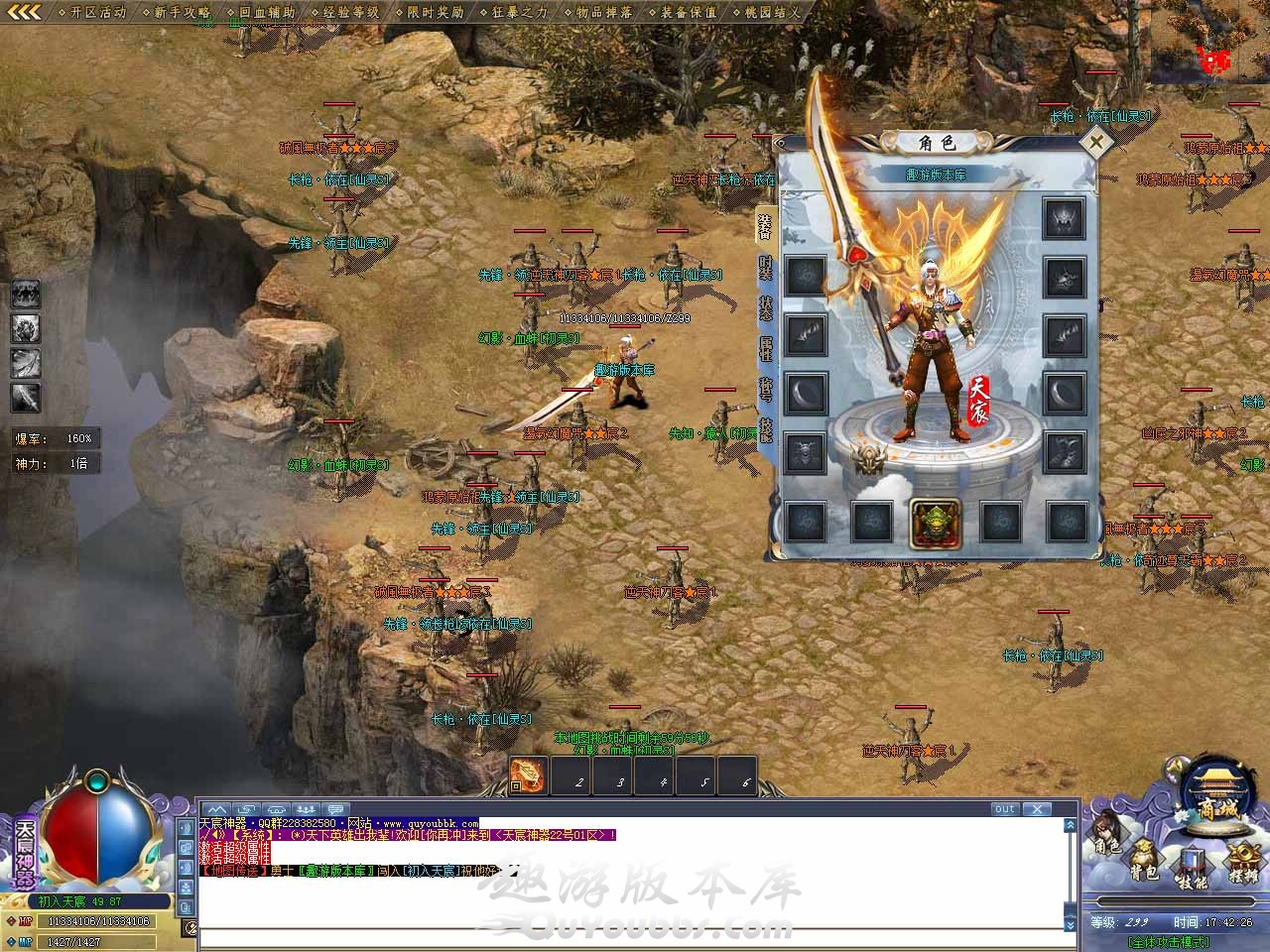Select the 经验等级 menu entry
Image resolution: width=1270 pixels, height=952 pixels.
click(345, 12)
